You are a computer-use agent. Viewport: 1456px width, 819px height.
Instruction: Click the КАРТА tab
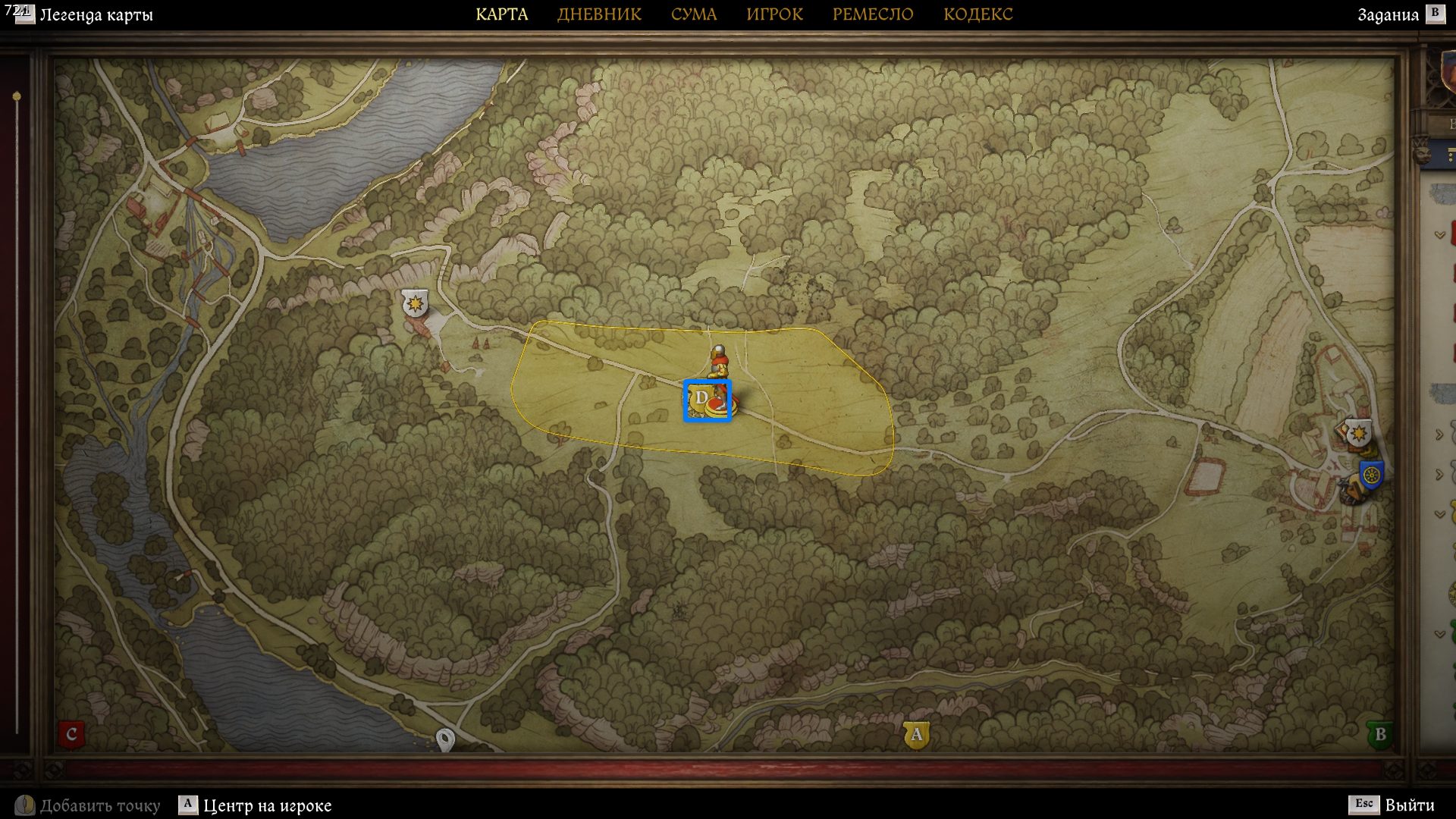[x=501, y=14]
